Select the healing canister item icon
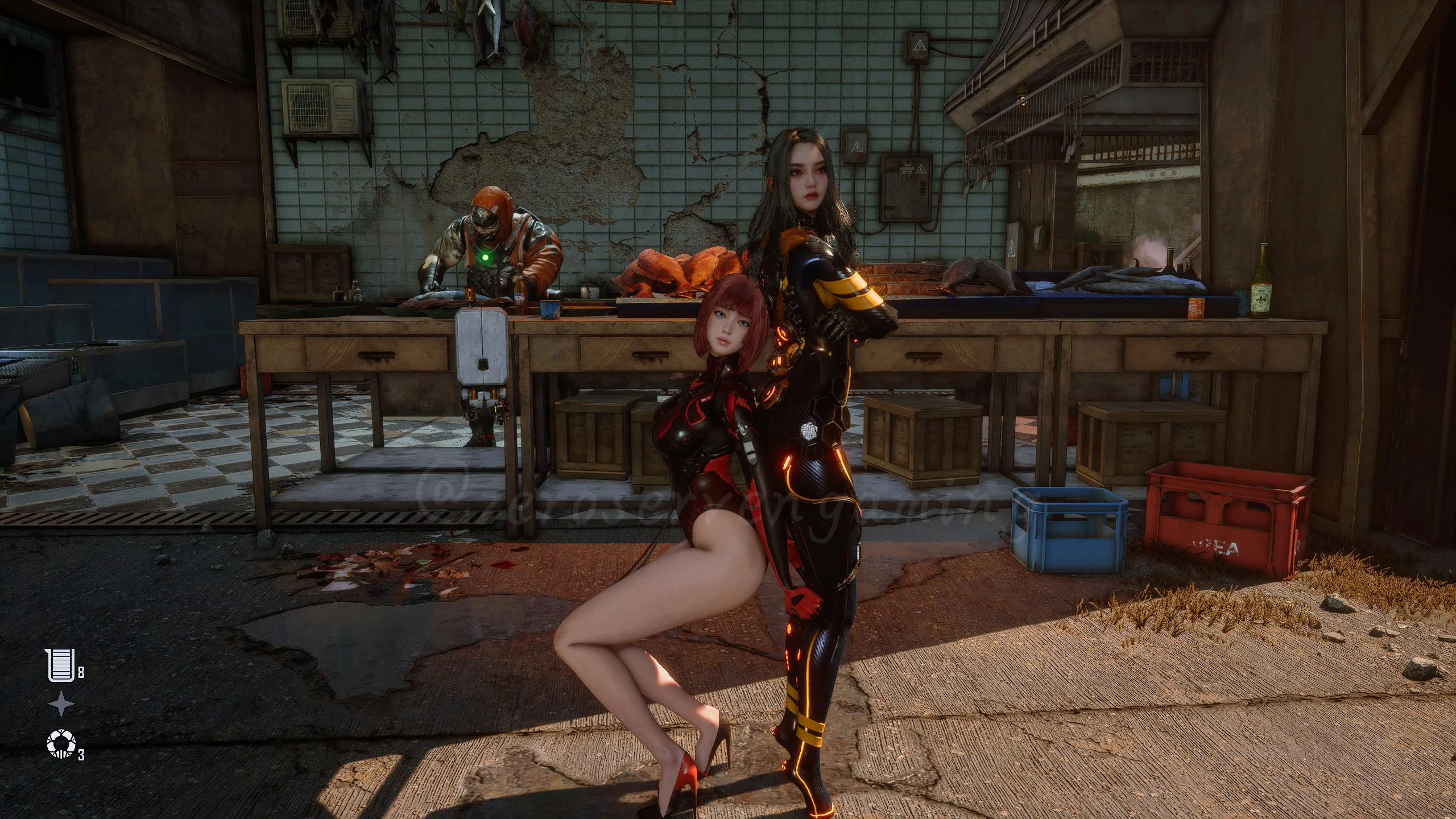 59,665
